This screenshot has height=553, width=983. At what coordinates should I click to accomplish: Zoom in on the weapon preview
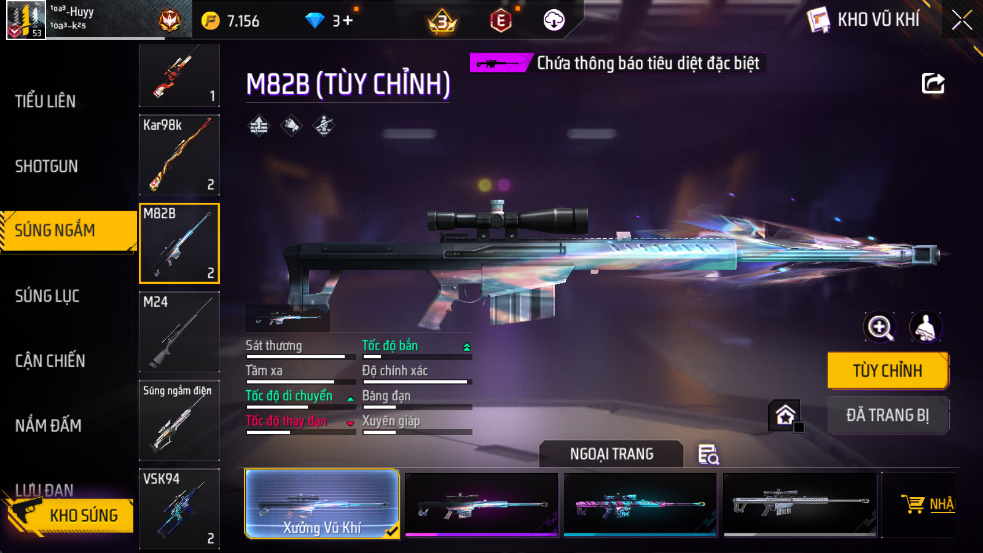coord(880,327)
